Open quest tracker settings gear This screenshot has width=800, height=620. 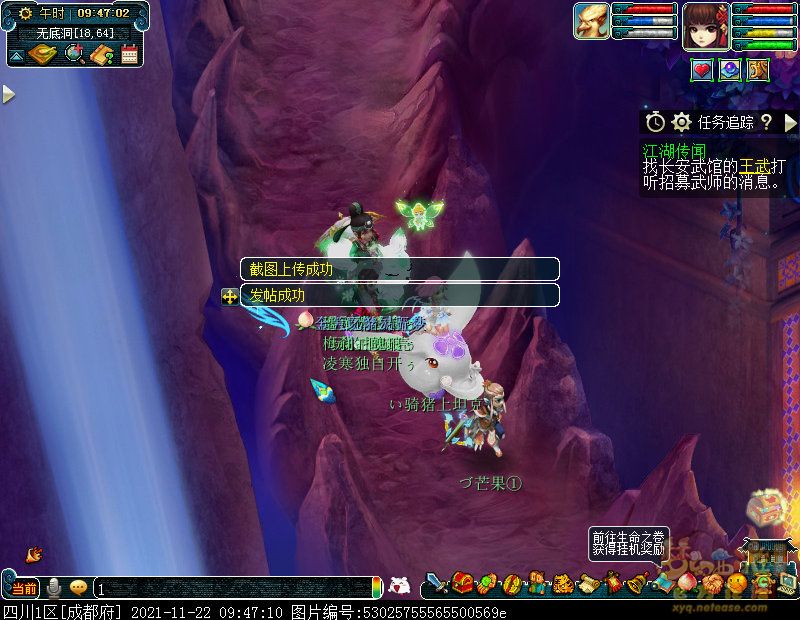pos(682,122)
